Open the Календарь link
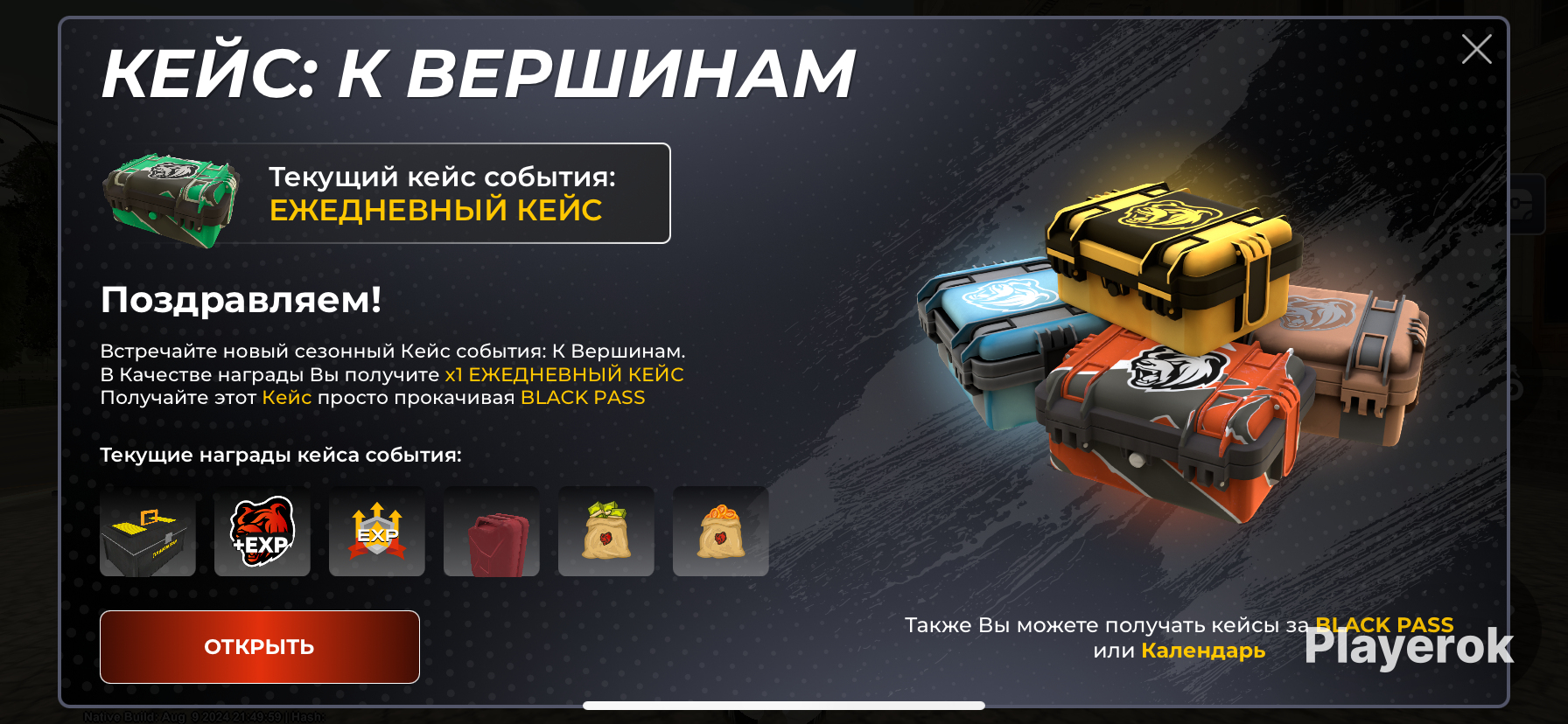The height and width of the screenshot is (724, 1568). point(1203,651)
